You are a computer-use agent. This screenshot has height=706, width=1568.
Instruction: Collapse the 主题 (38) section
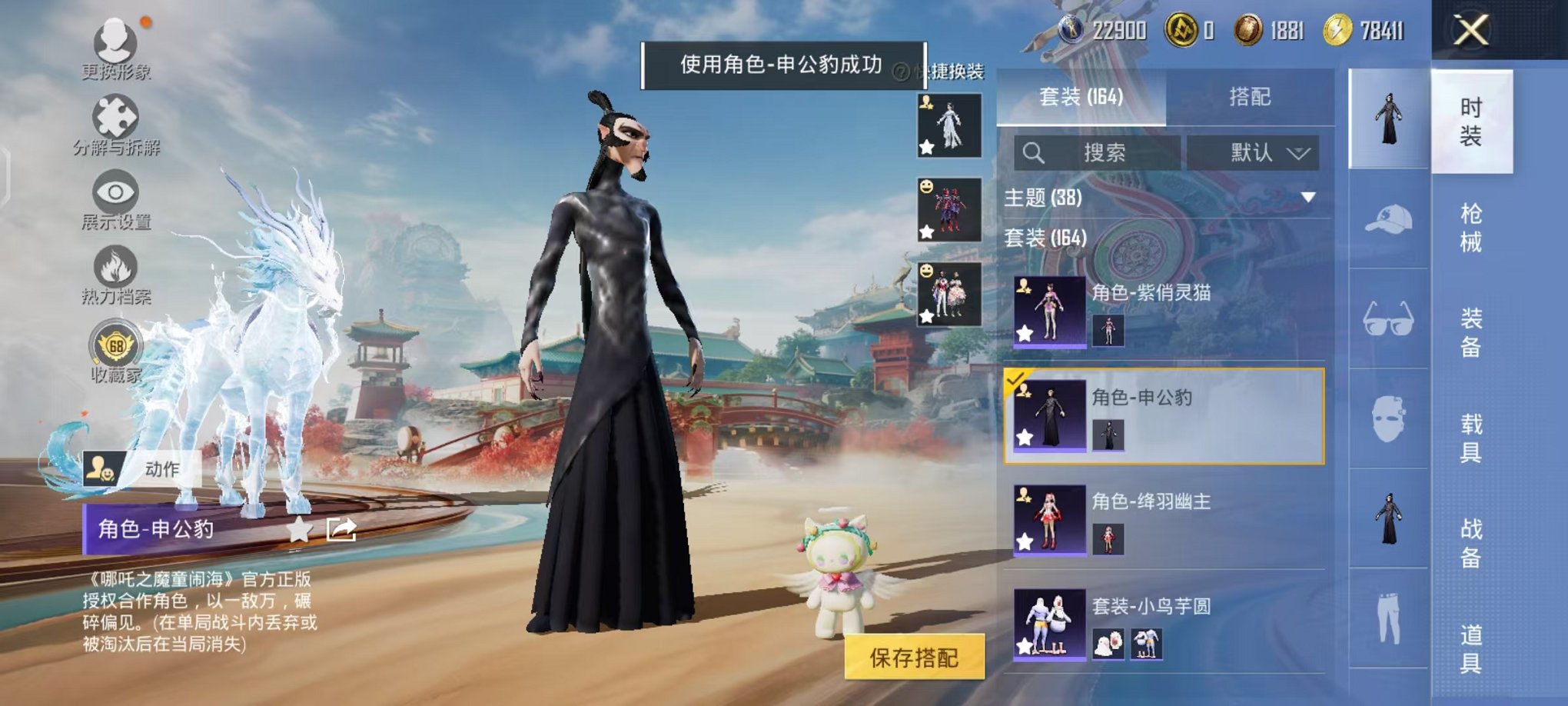pos(1307,195)
